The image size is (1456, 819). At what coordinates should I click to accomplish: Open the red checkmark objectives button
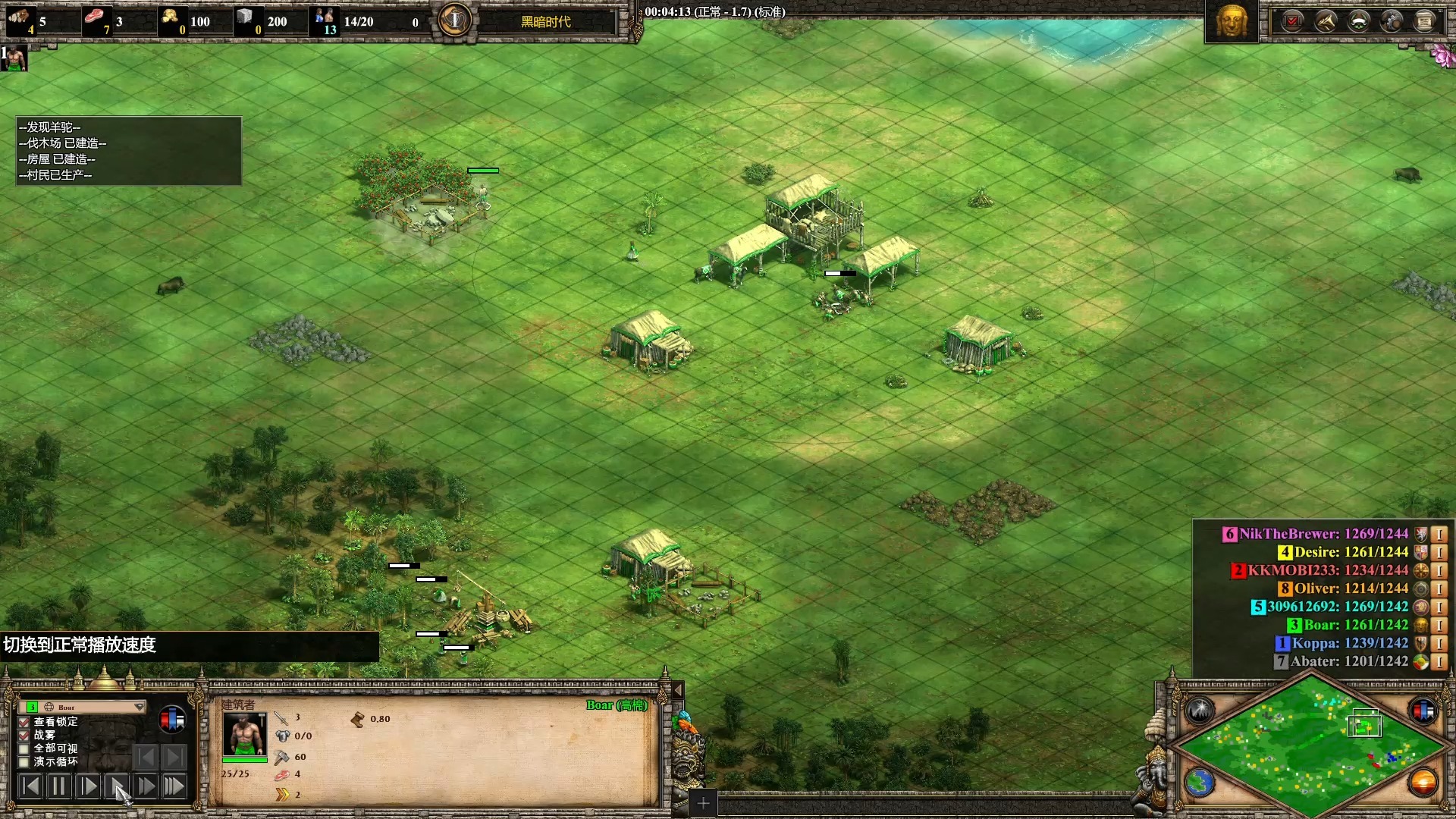click(x=1292, y=21)
